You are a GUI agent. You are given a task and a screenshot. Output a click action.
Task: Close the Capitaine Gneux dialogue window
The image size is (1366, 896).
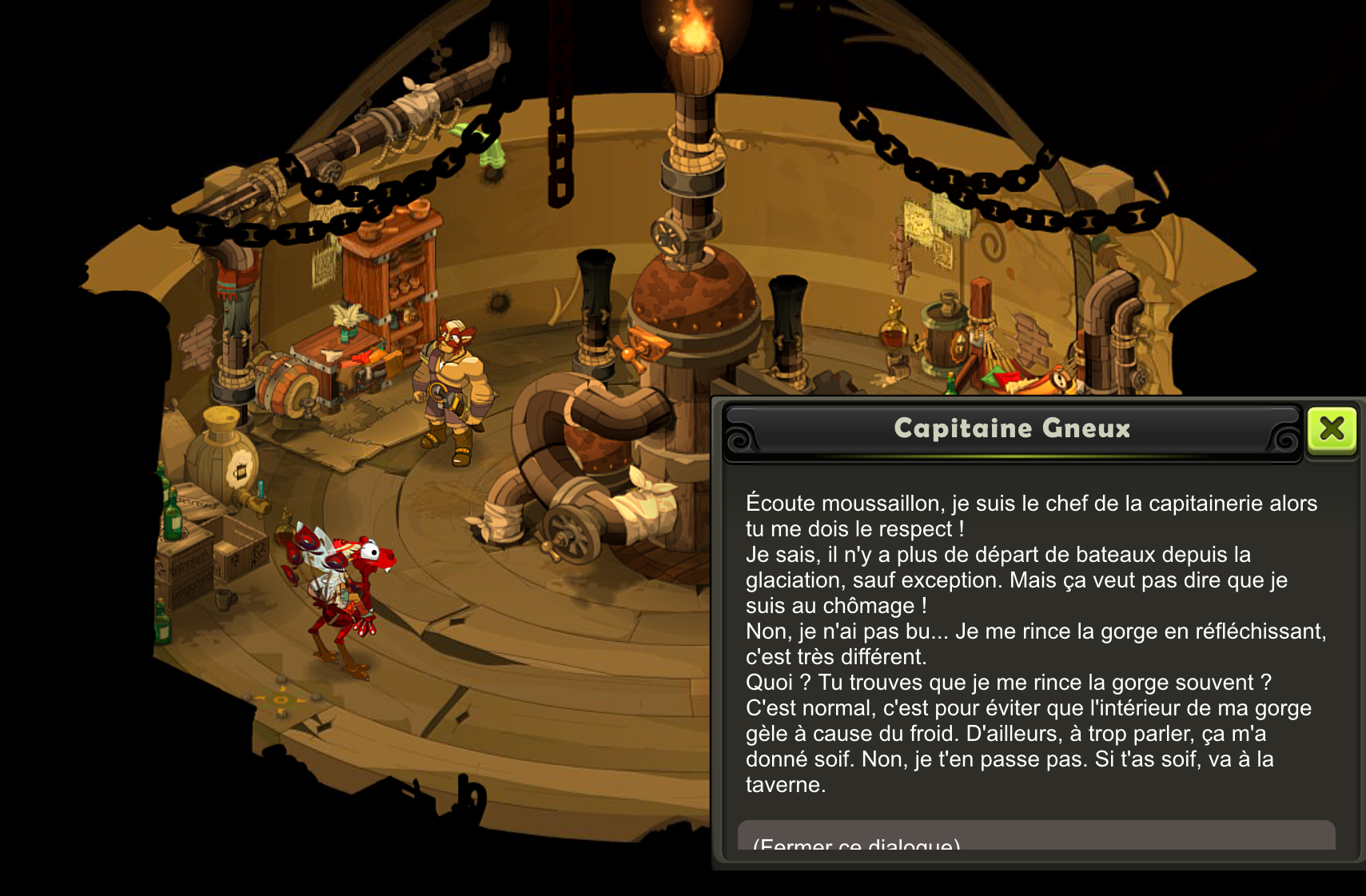[1332, 430]
